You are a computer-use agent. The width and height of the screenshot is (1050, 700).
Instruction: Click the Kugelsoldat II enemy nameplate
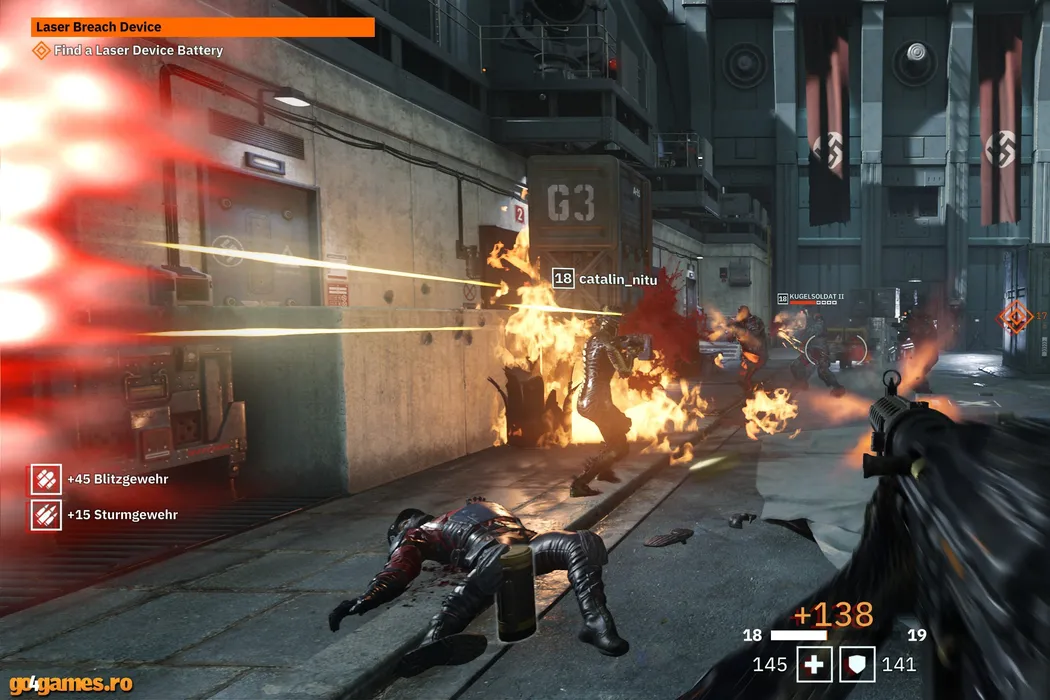tap(811, 298)
